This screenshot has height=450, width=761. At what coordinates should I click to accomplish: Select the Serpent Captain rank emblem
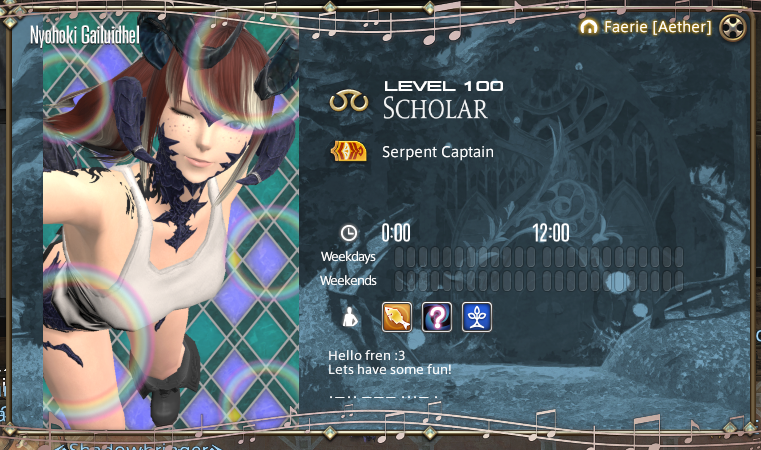click(349, 152)
